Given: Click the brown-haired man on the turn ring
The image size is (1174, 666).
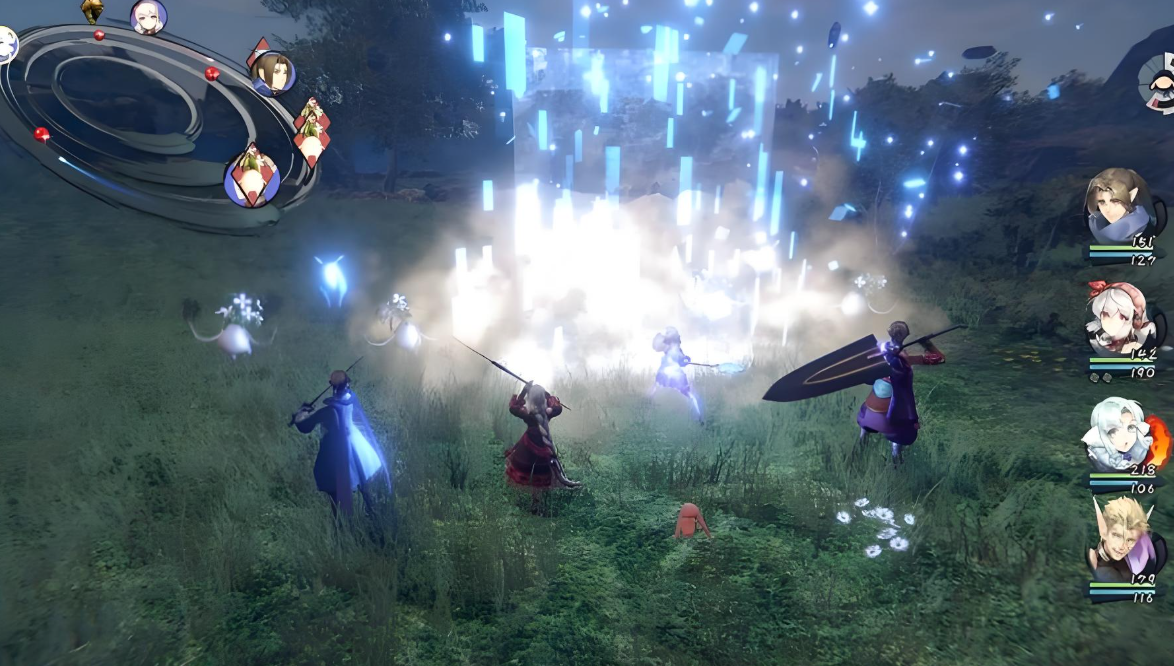Looking at the screenshot, I should (272, 73).
